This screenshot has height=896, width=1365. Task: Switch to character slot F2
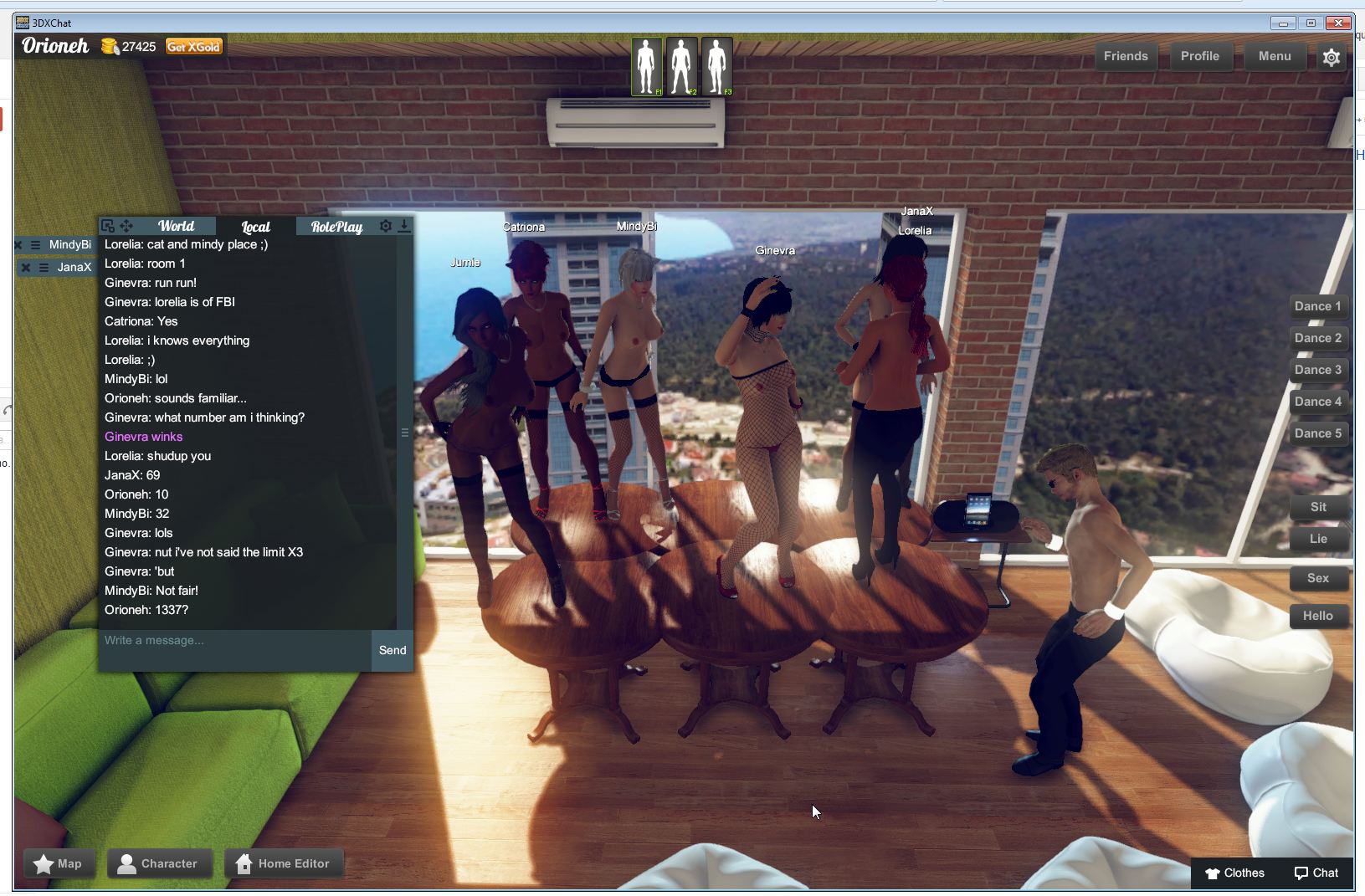[x=681, y=66]
